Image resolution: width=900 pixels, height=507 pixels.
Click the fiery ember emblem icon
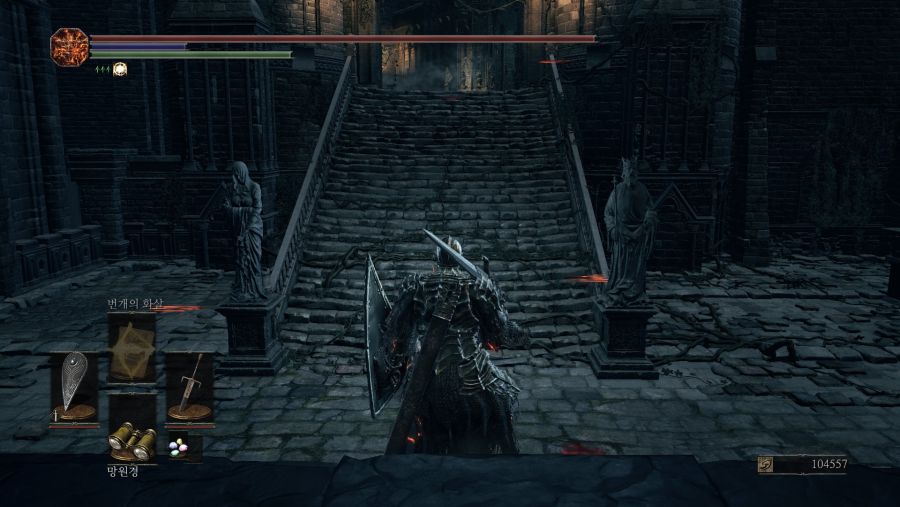point(69,47)
